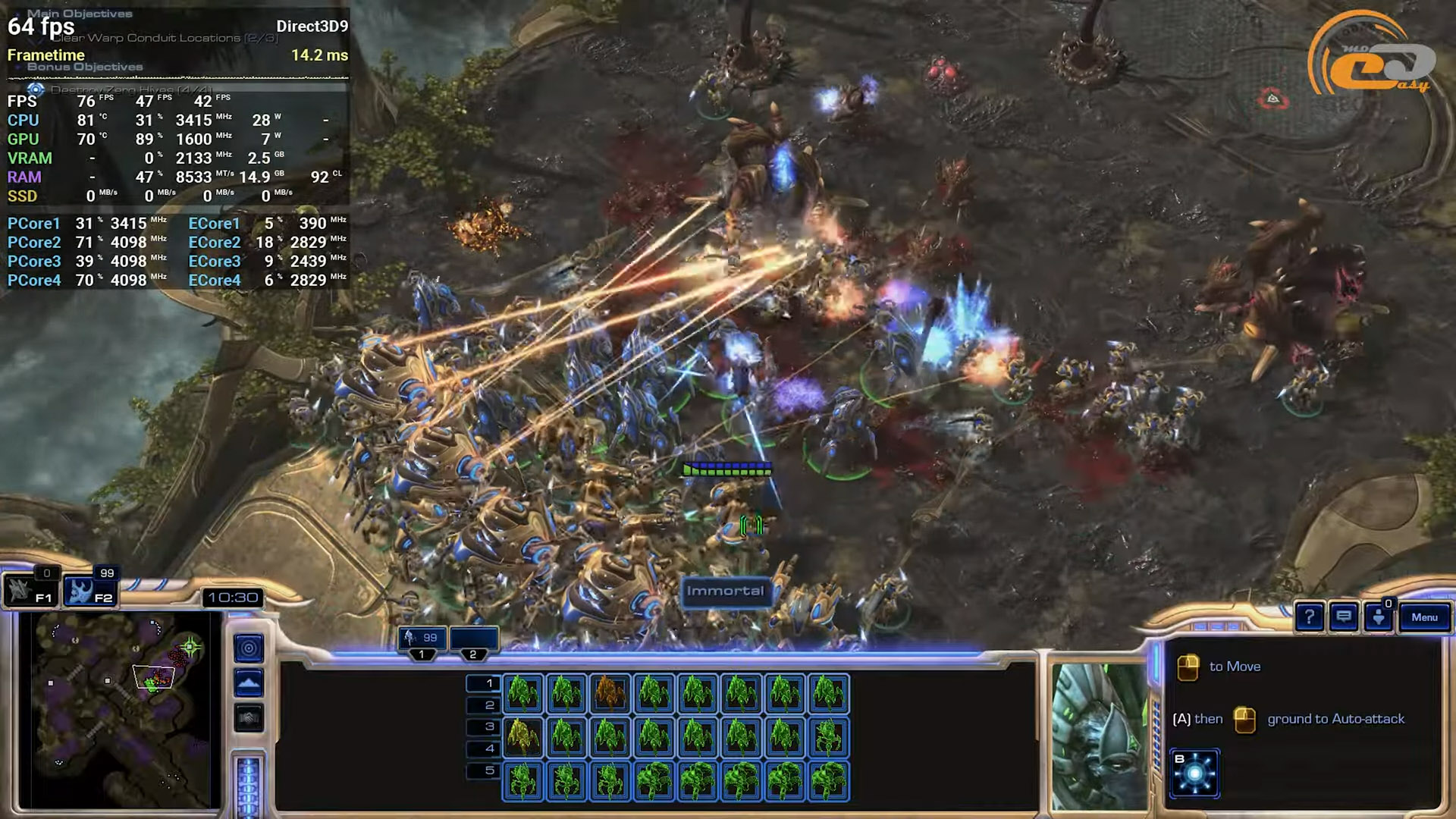The width and height of the screenshot is (1456, 819).
Task: Toggle the diplomacy handshake button
Action: click(x=249, y=717)
